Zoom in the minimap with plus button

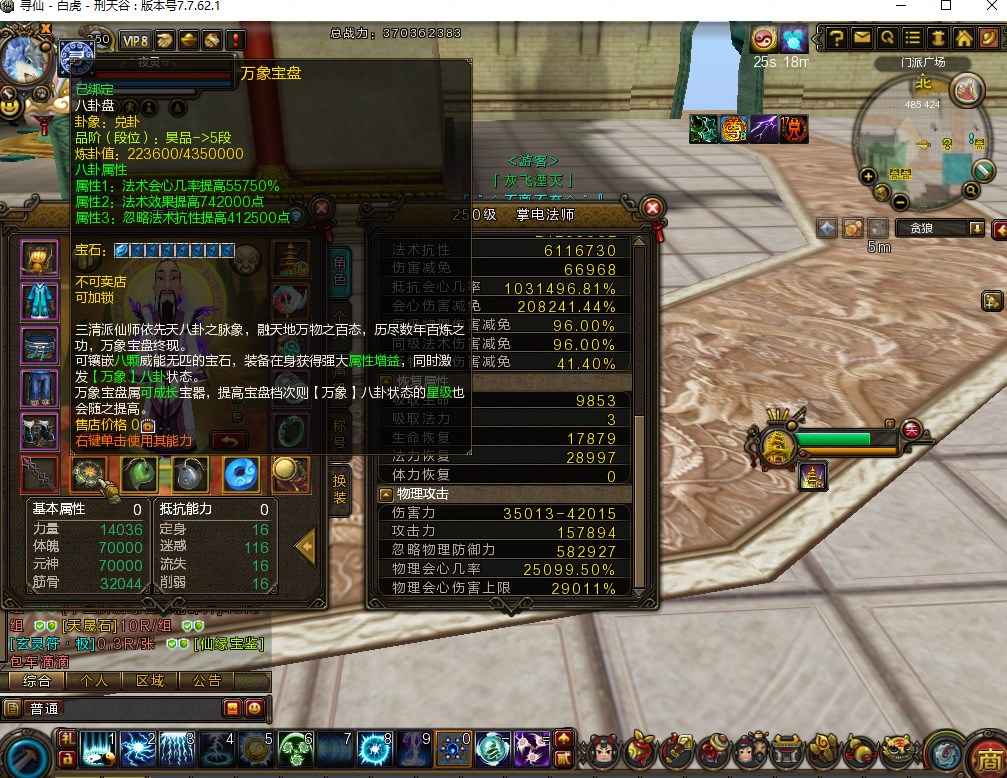tap(868, 176)
